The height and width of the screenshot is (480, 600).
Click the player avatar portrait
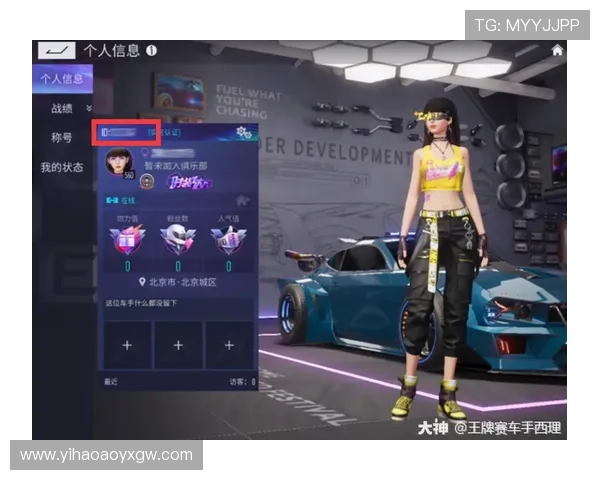118,162
